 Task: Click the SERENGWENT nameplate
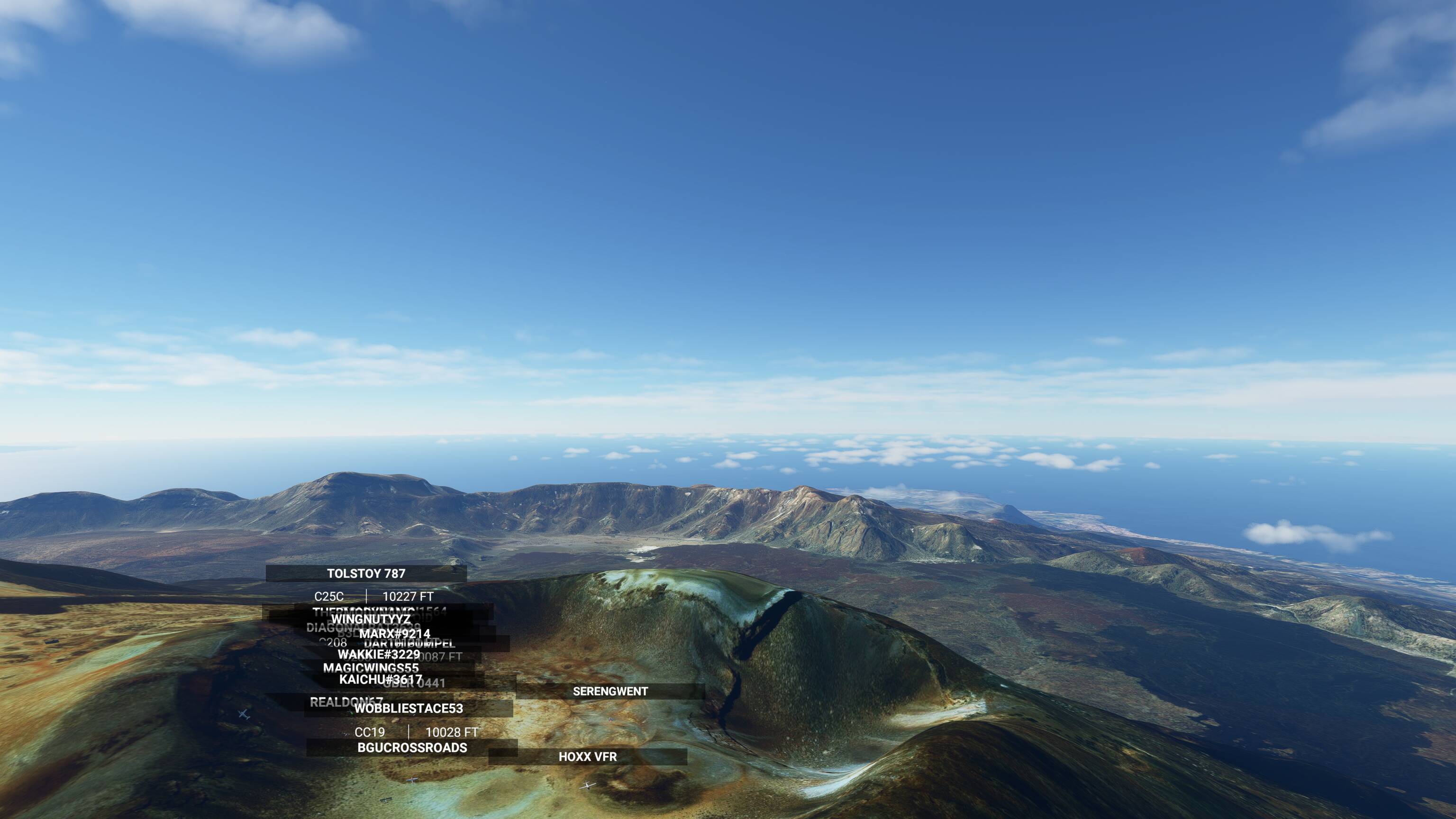click(x=610, y=691)
